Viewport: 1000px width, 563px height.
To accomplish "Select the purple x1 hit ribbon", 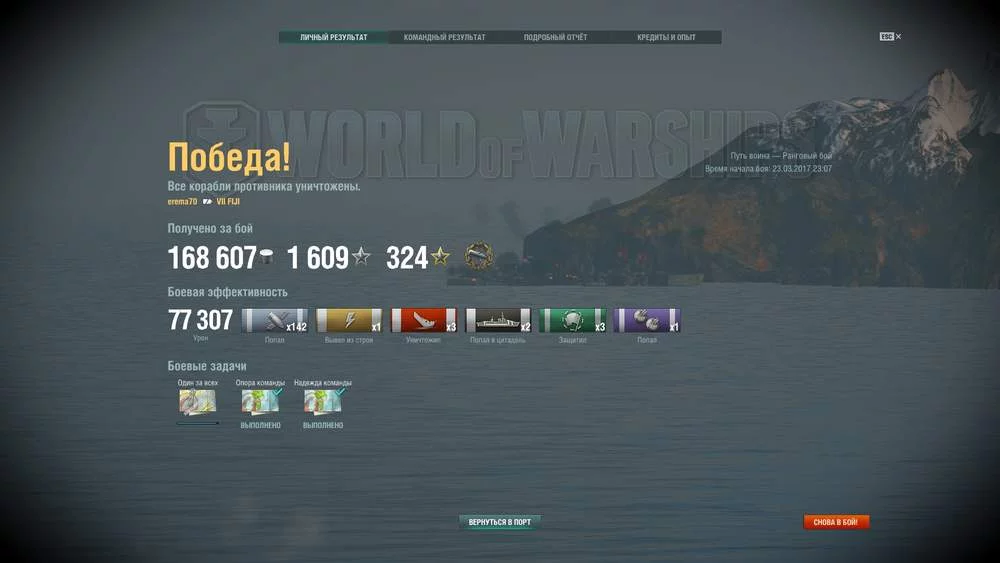I will coord(646,321).
